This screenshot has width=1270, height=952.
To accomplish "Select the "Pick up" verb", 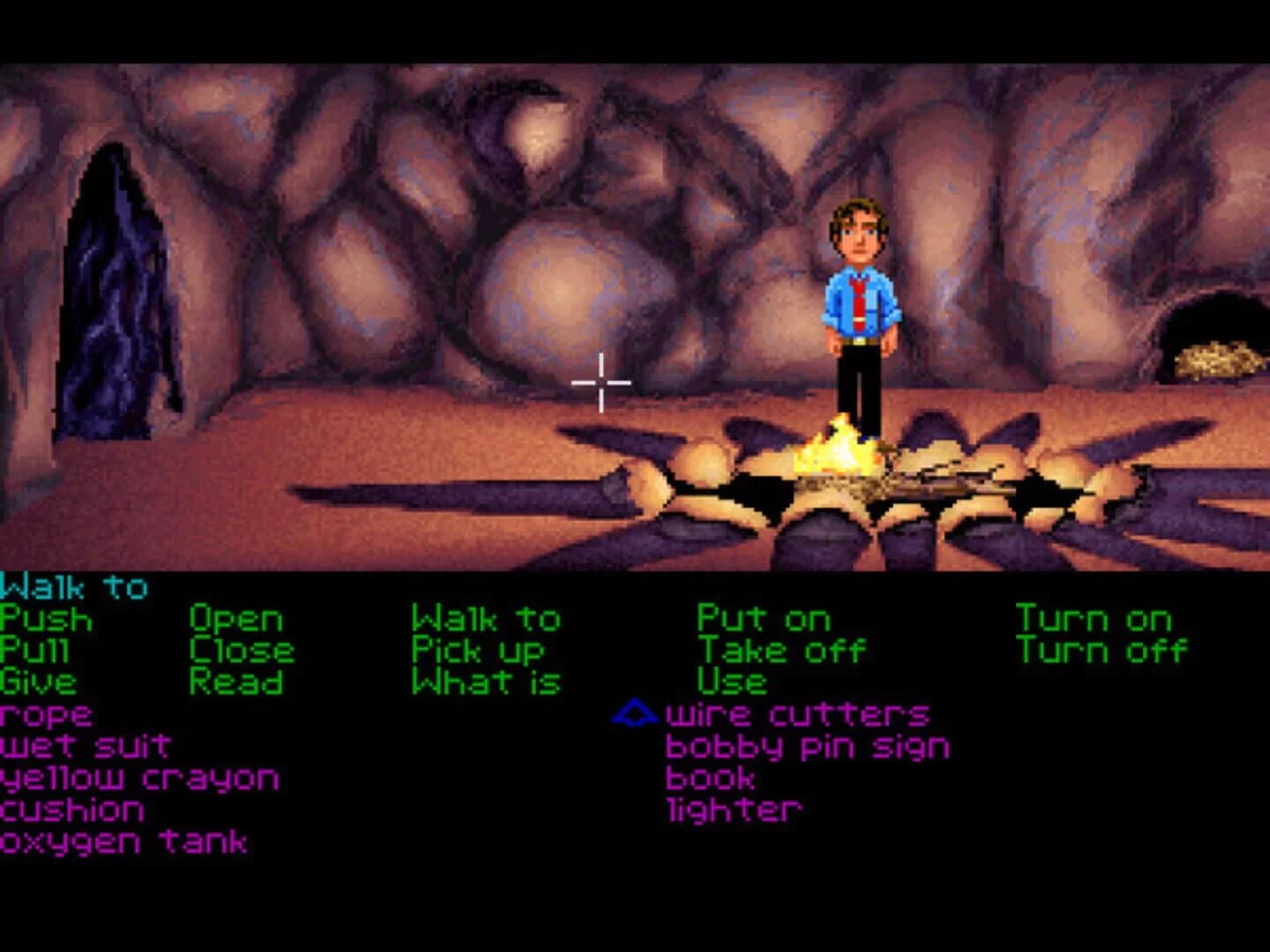I will [x=479, y=650].
